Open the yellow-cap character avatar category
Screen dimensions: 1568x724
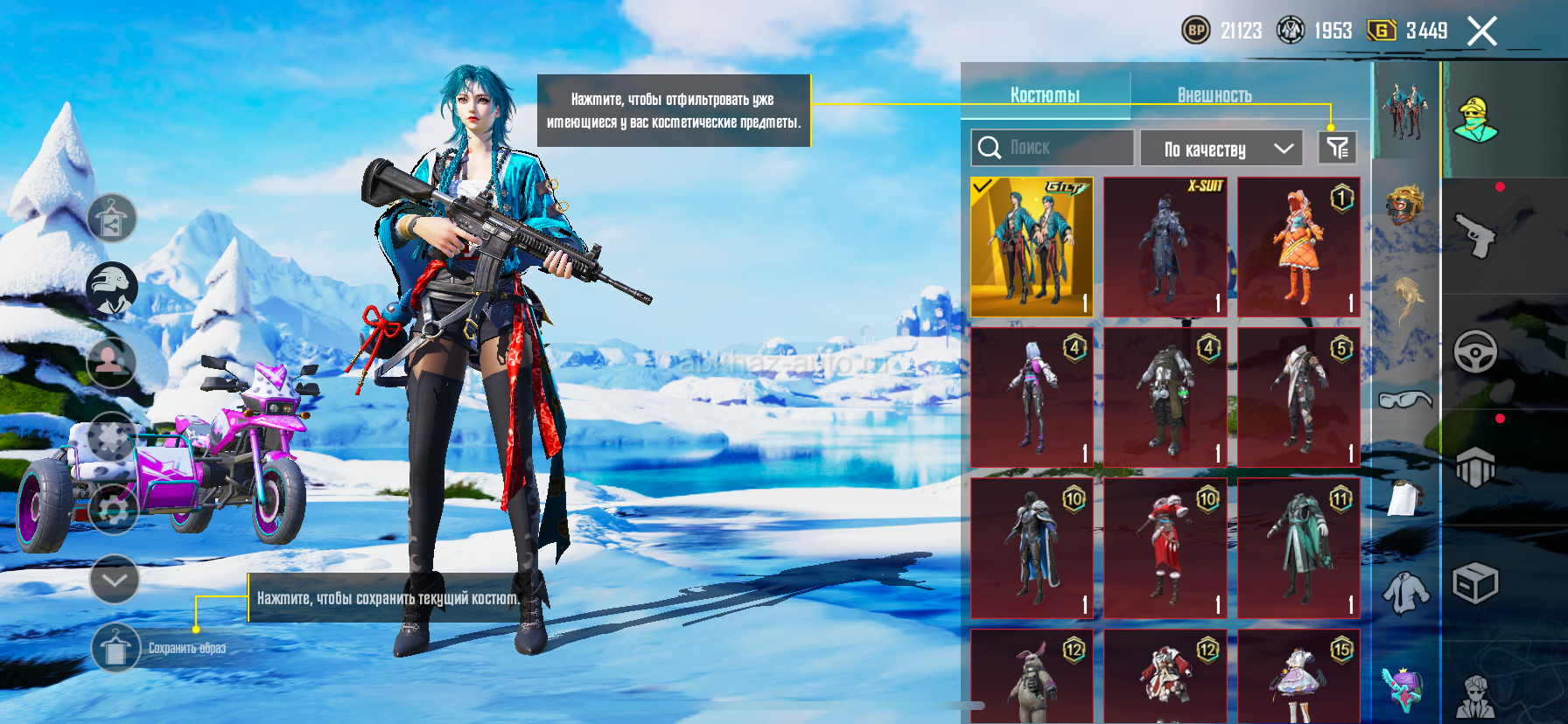(1475, 121)
